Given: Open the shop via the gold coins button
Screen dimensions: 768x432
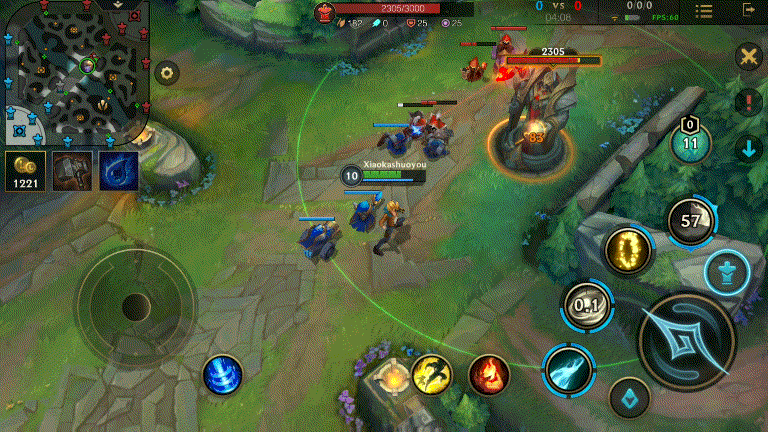Looking at the screenshot, I should (24, 171).
